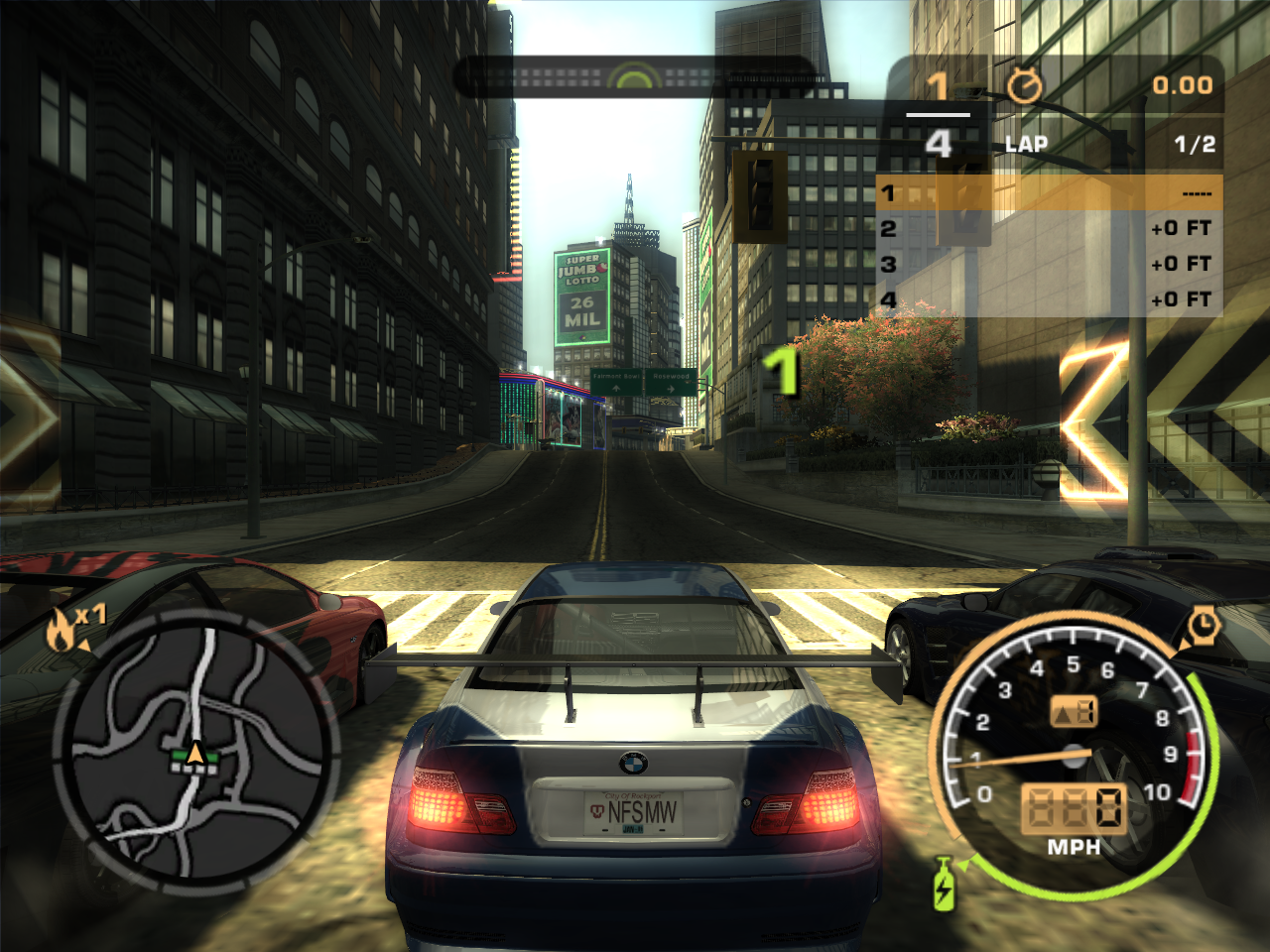This screenshot has width=1270, height=952.
Task: Select the flame heat level icon
Action: pos(63,631)
